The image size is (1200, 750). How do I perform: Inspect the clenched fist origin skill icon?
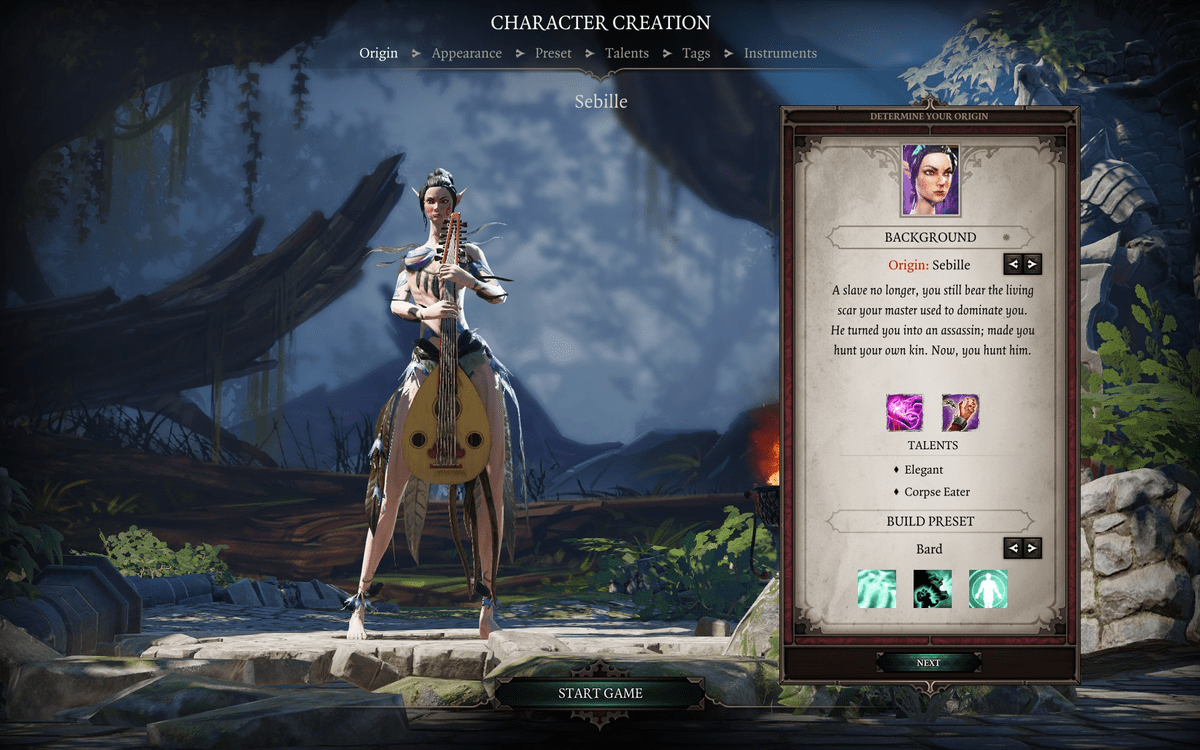960,412
